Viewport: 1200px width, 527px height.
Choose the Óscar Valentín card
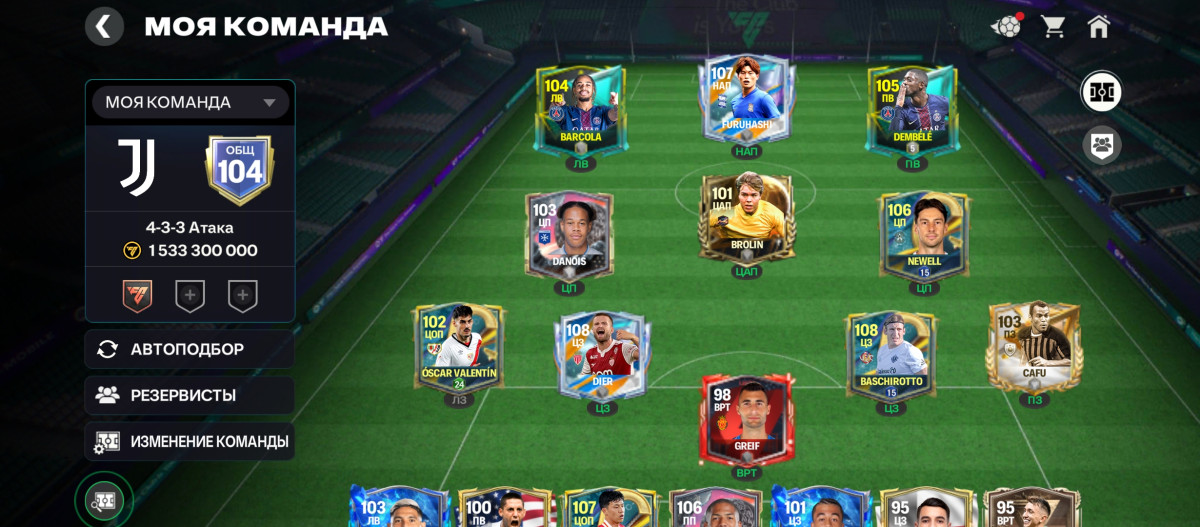pos(459,348)
